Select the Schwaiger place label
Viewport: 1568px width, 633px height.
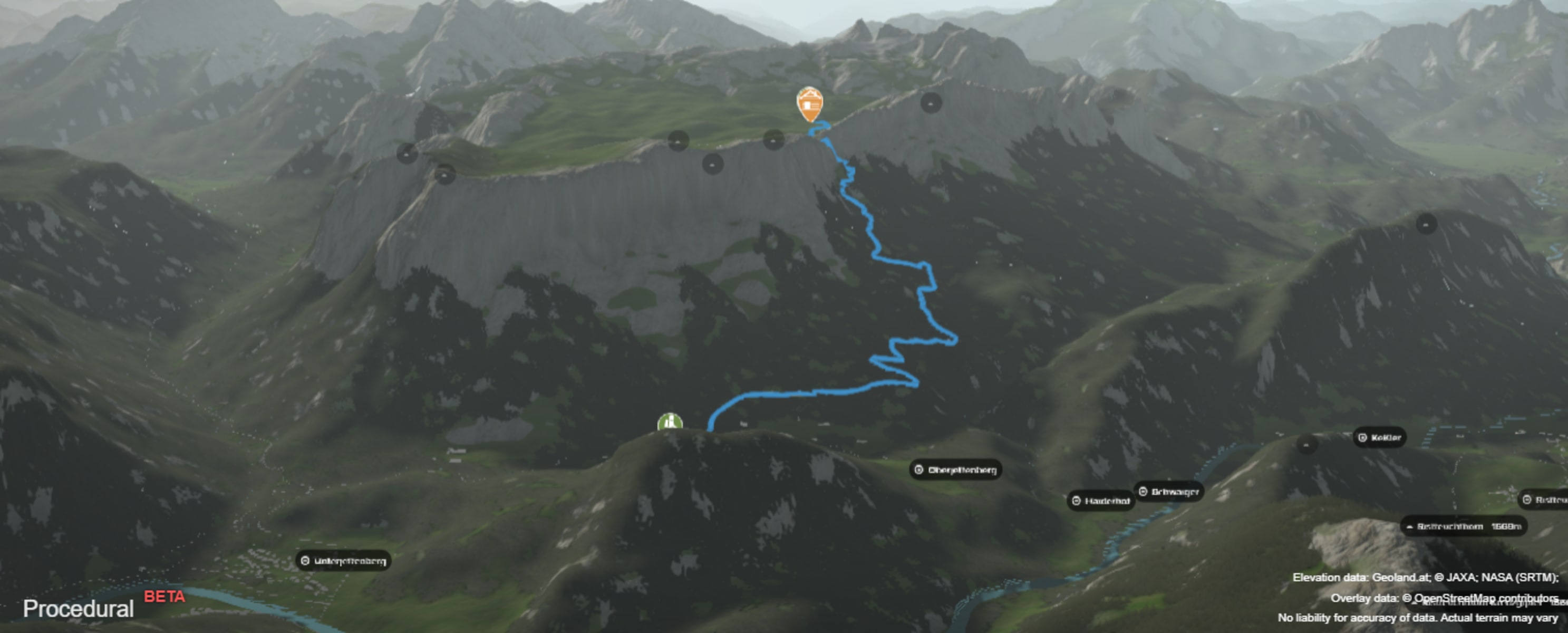(x=1169, y=492)
